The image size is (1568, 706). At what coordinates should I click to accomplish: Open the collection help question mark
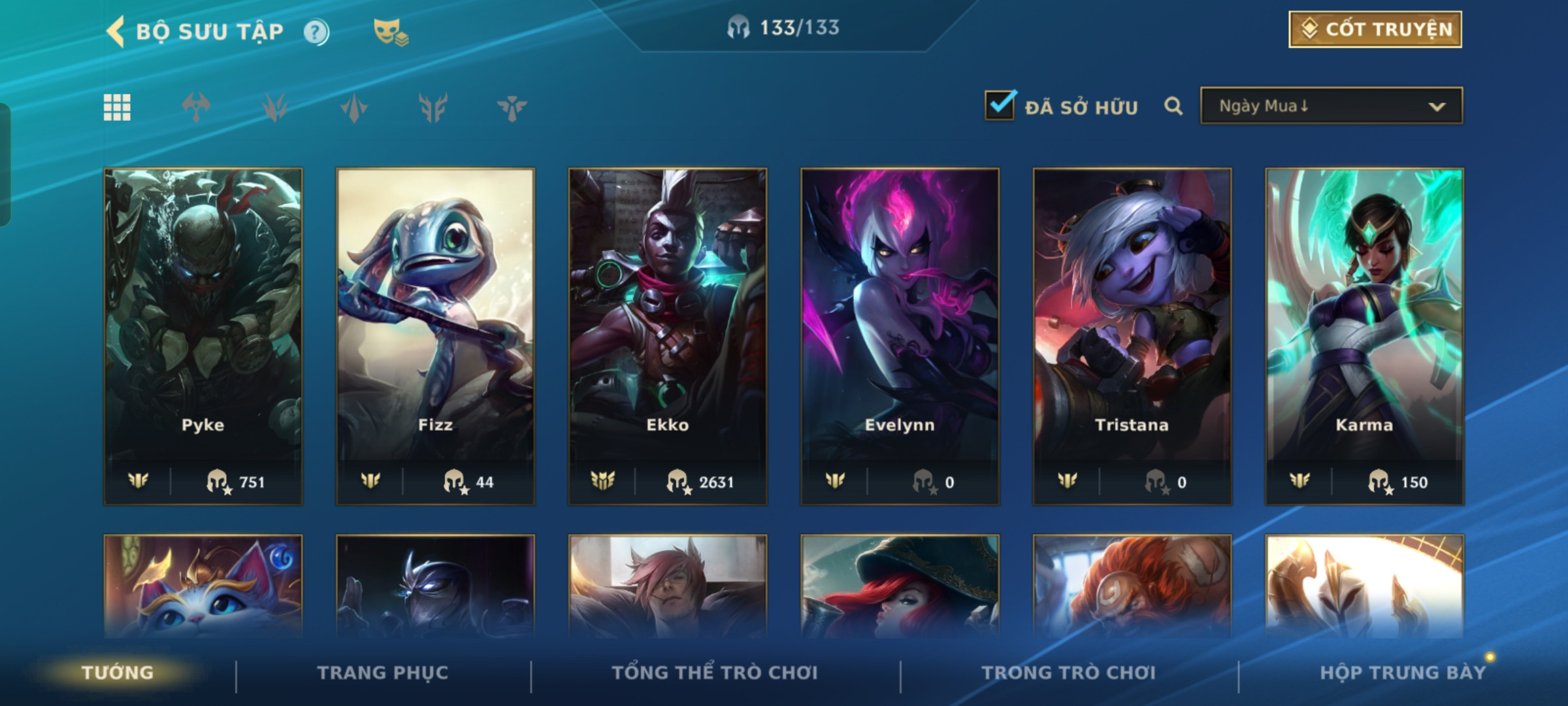[316, 32]
